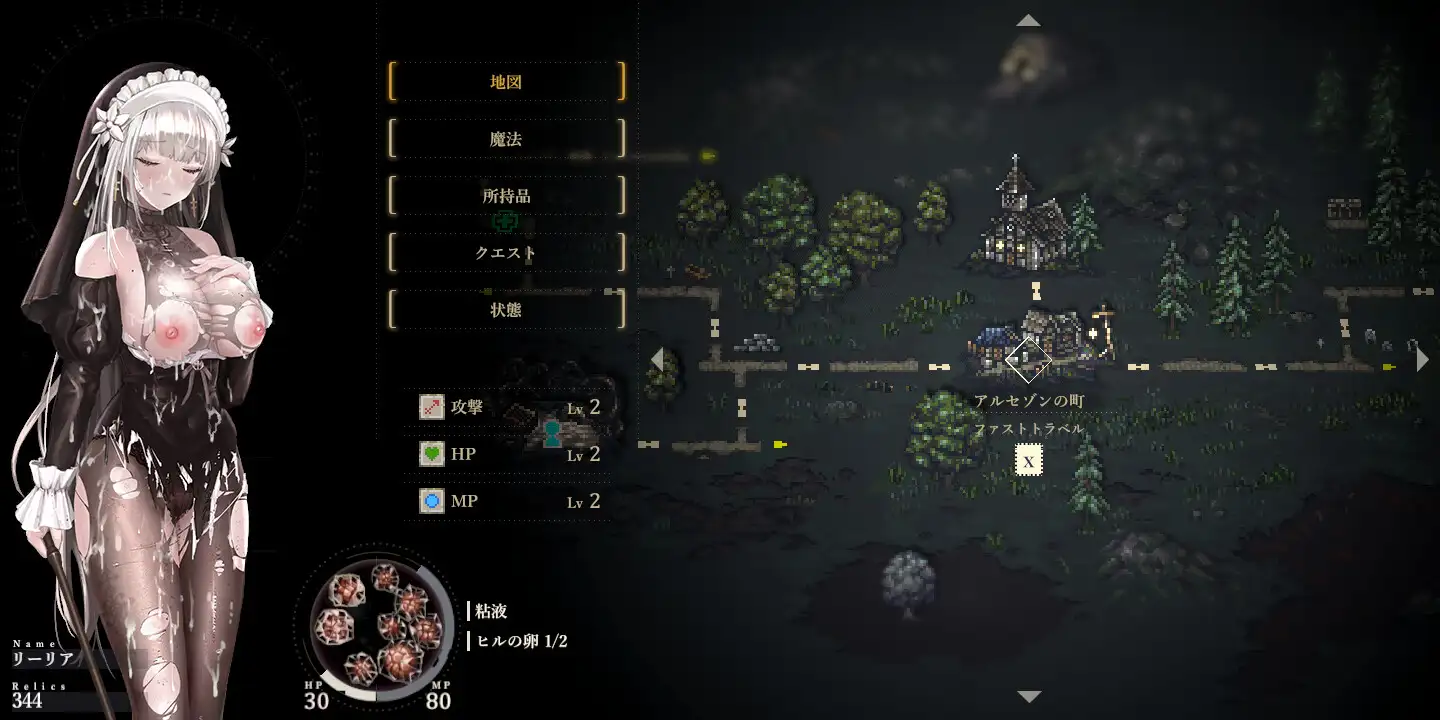Click the X fast travel key icon
The image size is (1440, 720).
point(1027,461)
